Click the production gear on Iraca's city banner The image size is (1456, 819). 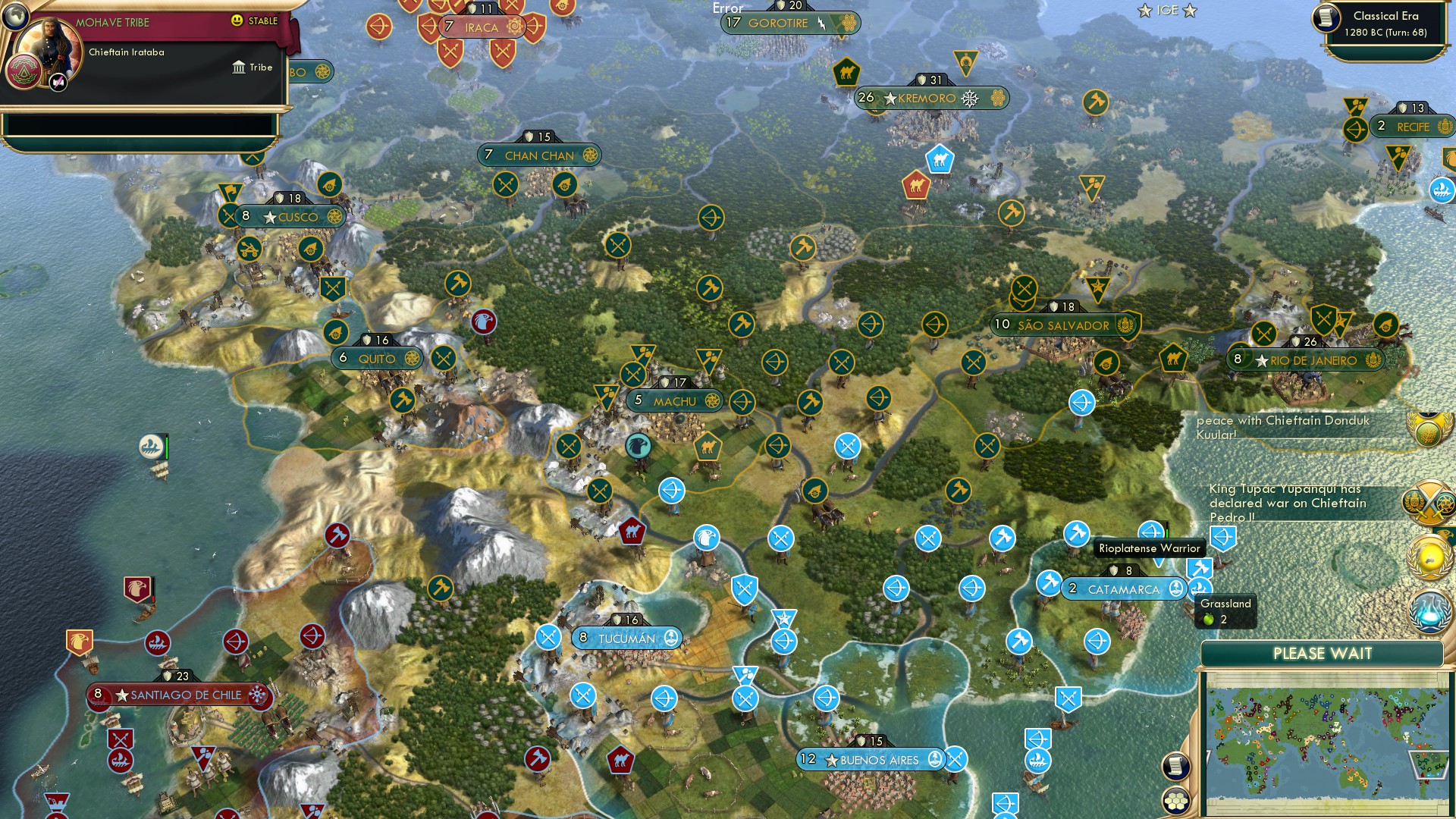click(514, 26)
